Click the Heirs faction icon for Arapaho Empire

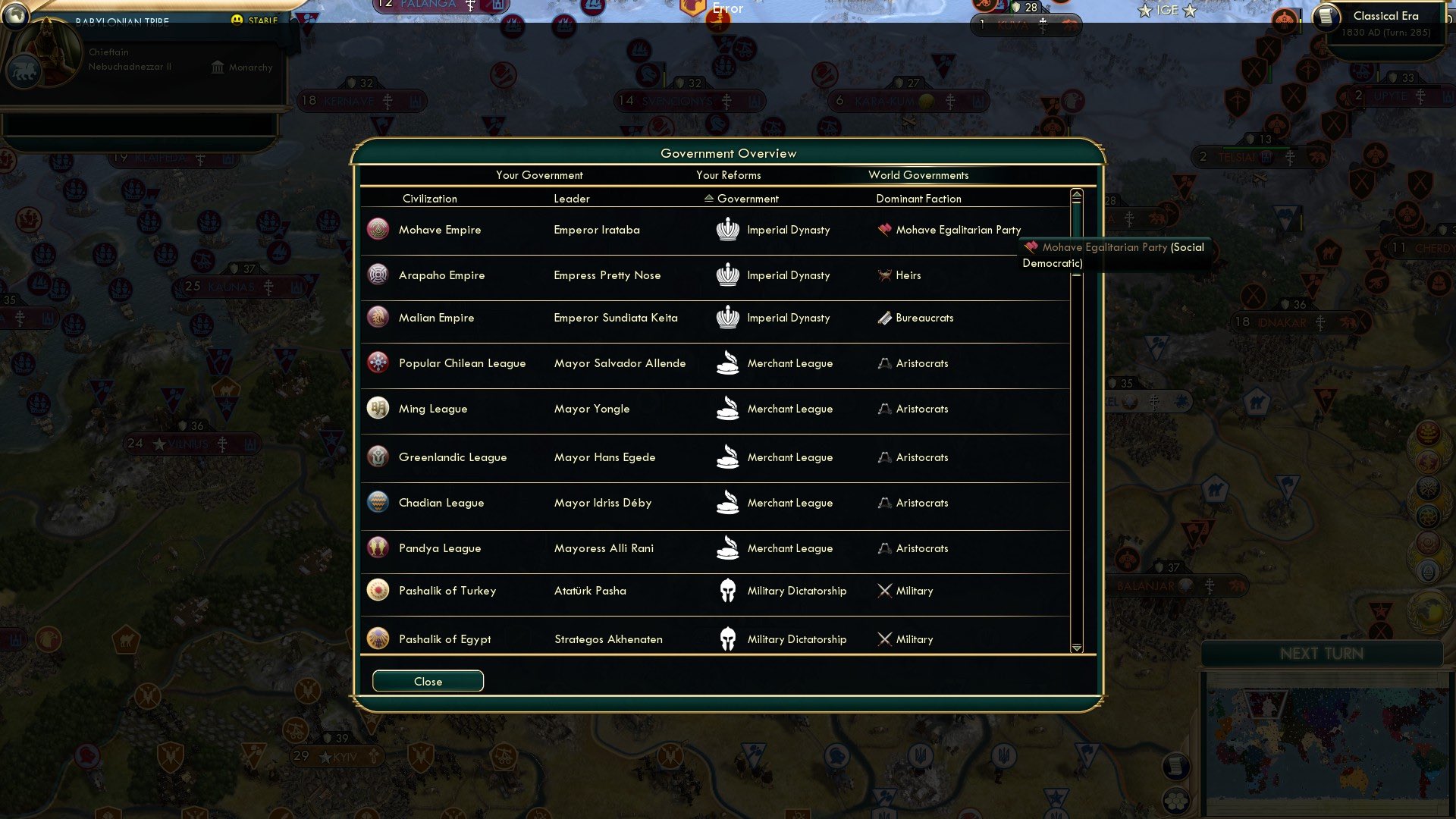click(885, 275)
